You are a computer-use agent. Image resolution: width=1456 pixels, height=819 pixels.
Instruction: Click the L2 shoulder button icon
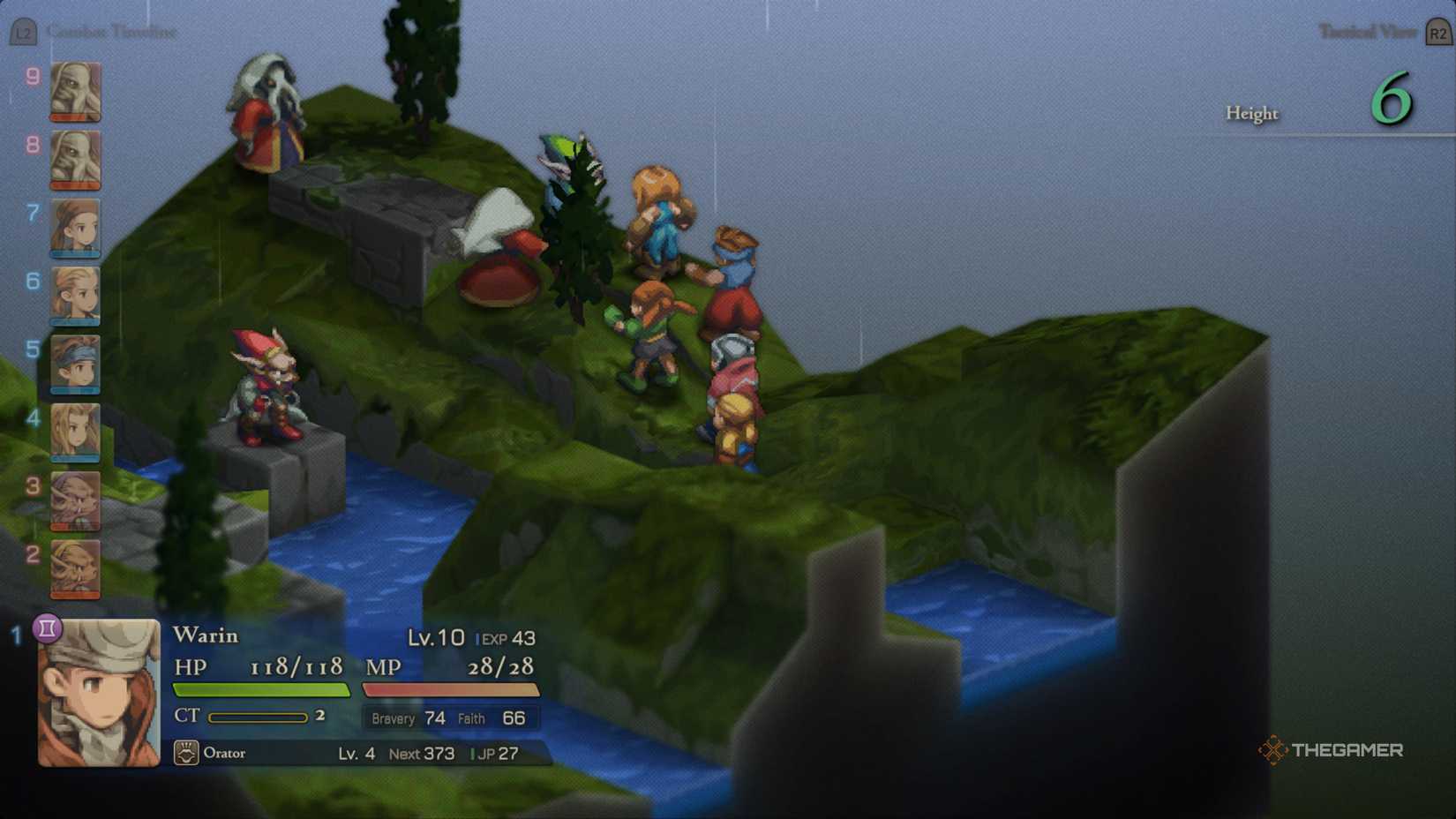[x=23, y=32]
